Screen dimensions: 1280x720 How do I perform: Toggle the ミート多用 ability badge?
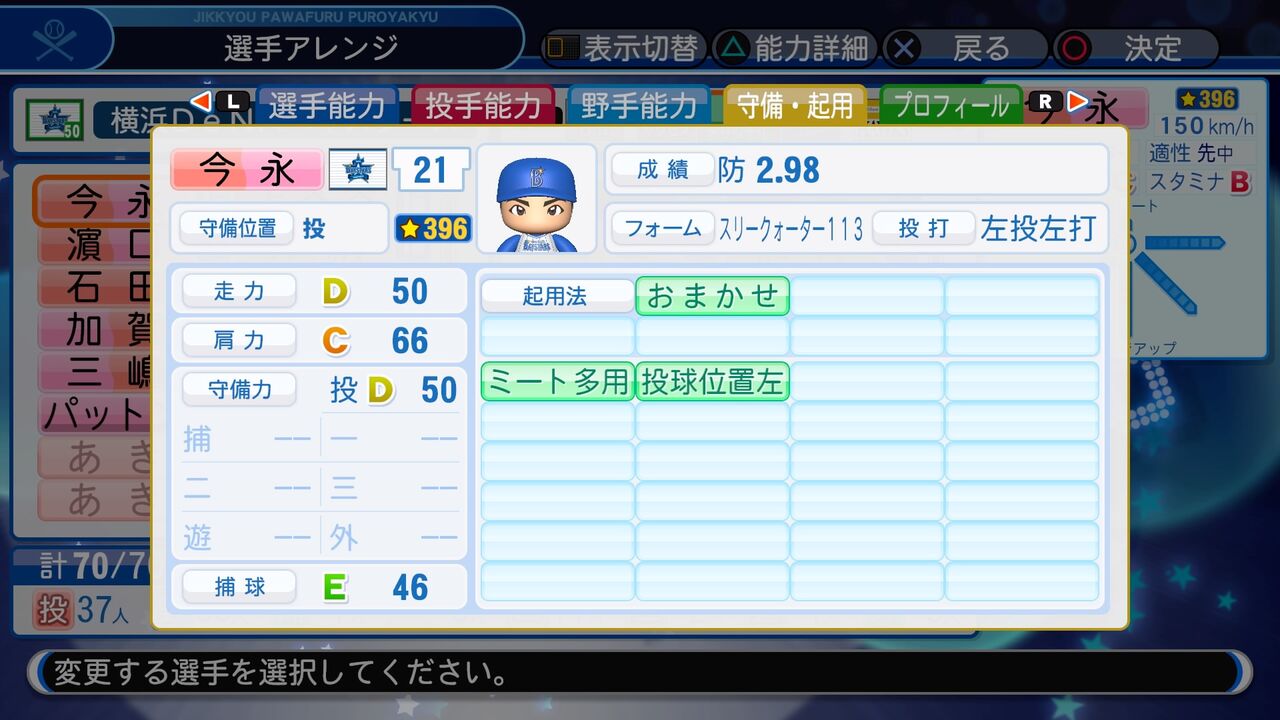(557, 381)
